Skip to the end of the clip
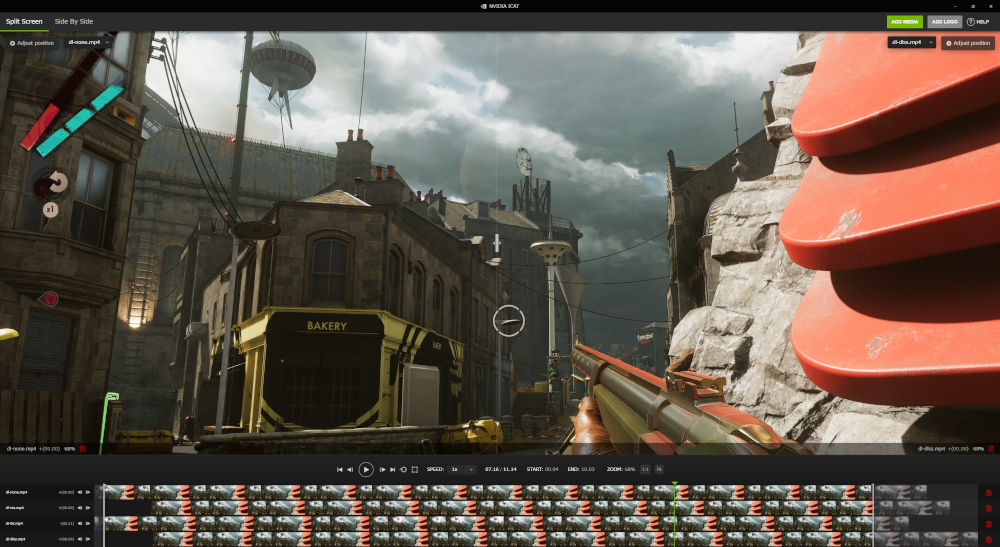 click(393, 469)
